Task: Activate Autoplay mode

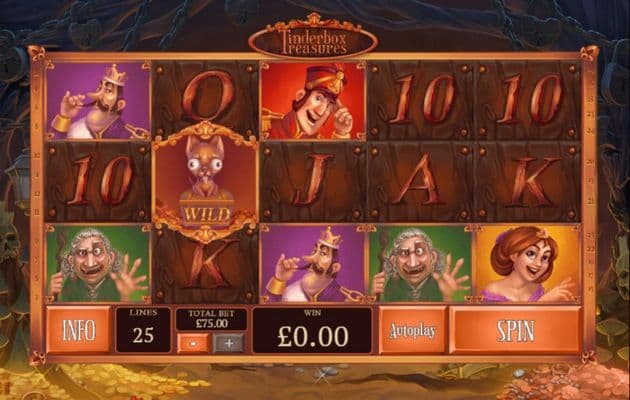Action: click(412, 330)
